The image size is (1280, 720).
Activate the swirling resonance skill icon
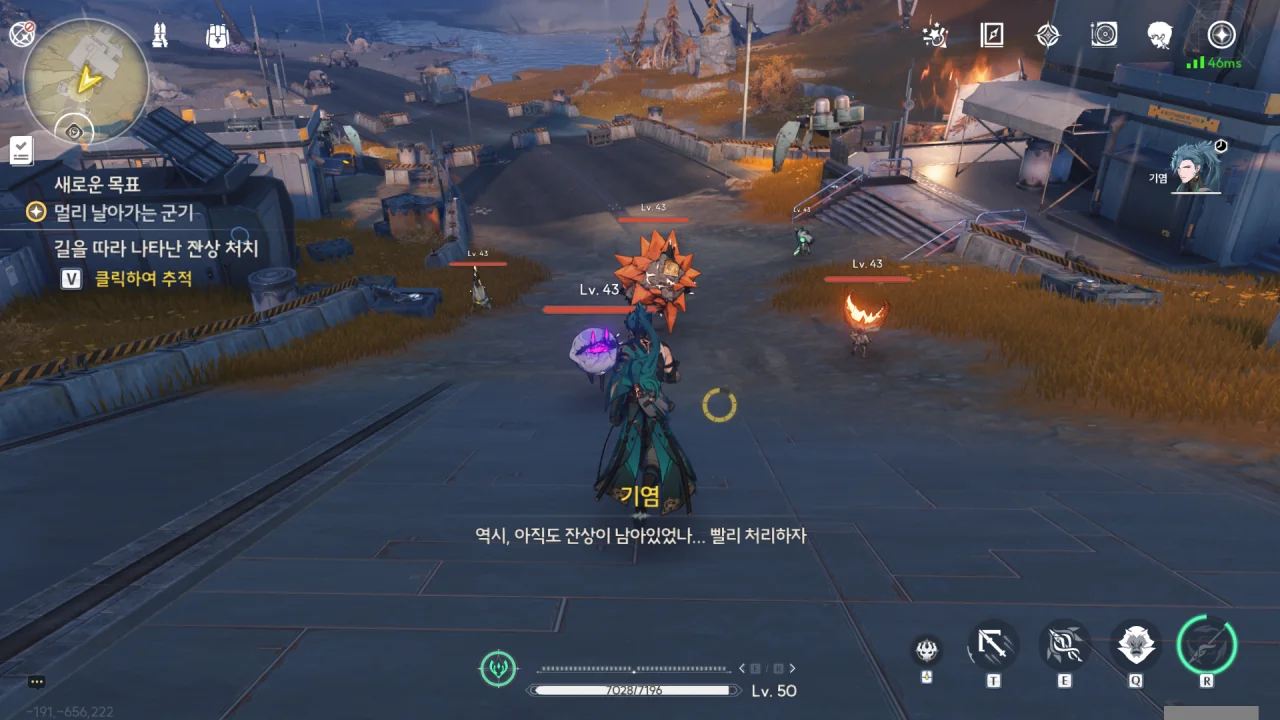tap(1064, 646)
